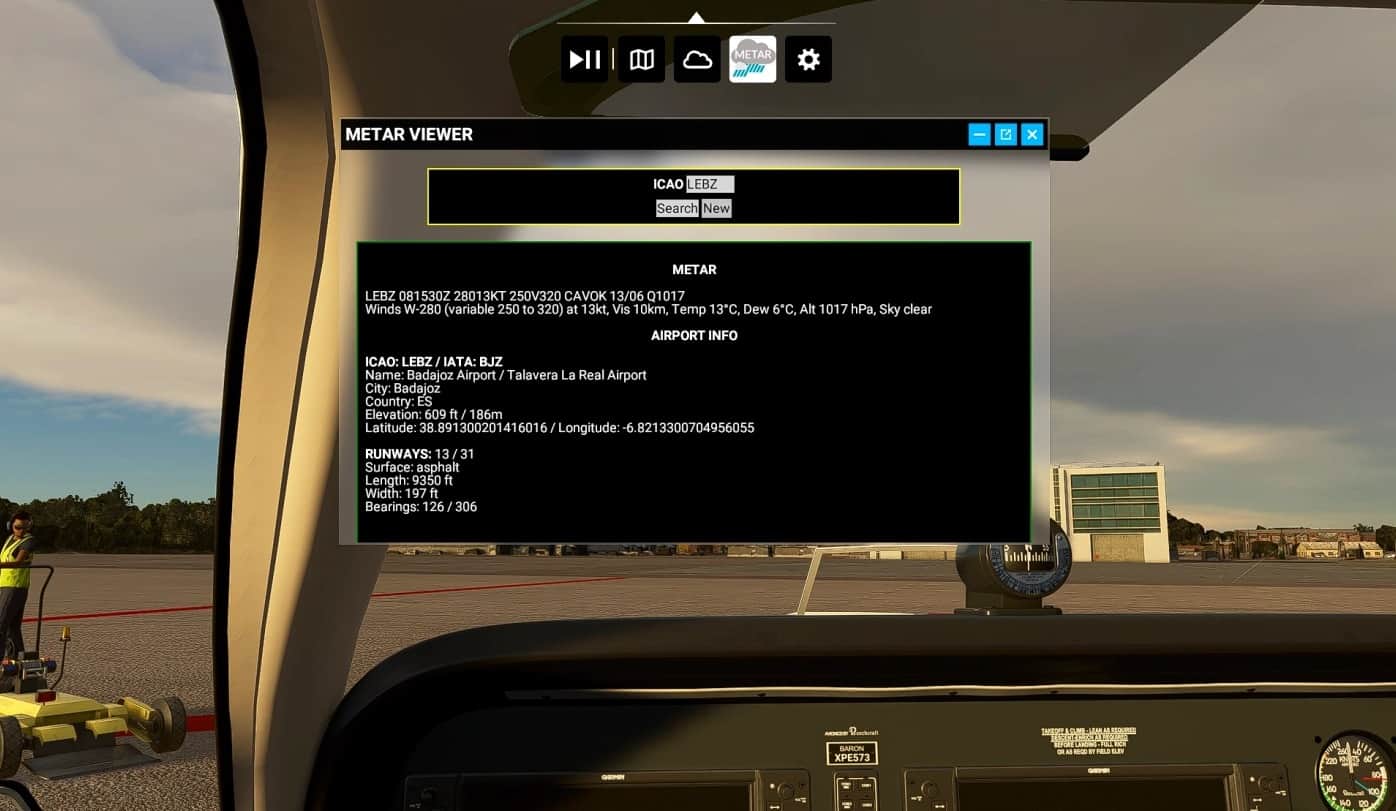Pop out the METAR Viewer window
This screenshot has width=1396, height=811.
pyautogui.click(x=1006, y=134)
